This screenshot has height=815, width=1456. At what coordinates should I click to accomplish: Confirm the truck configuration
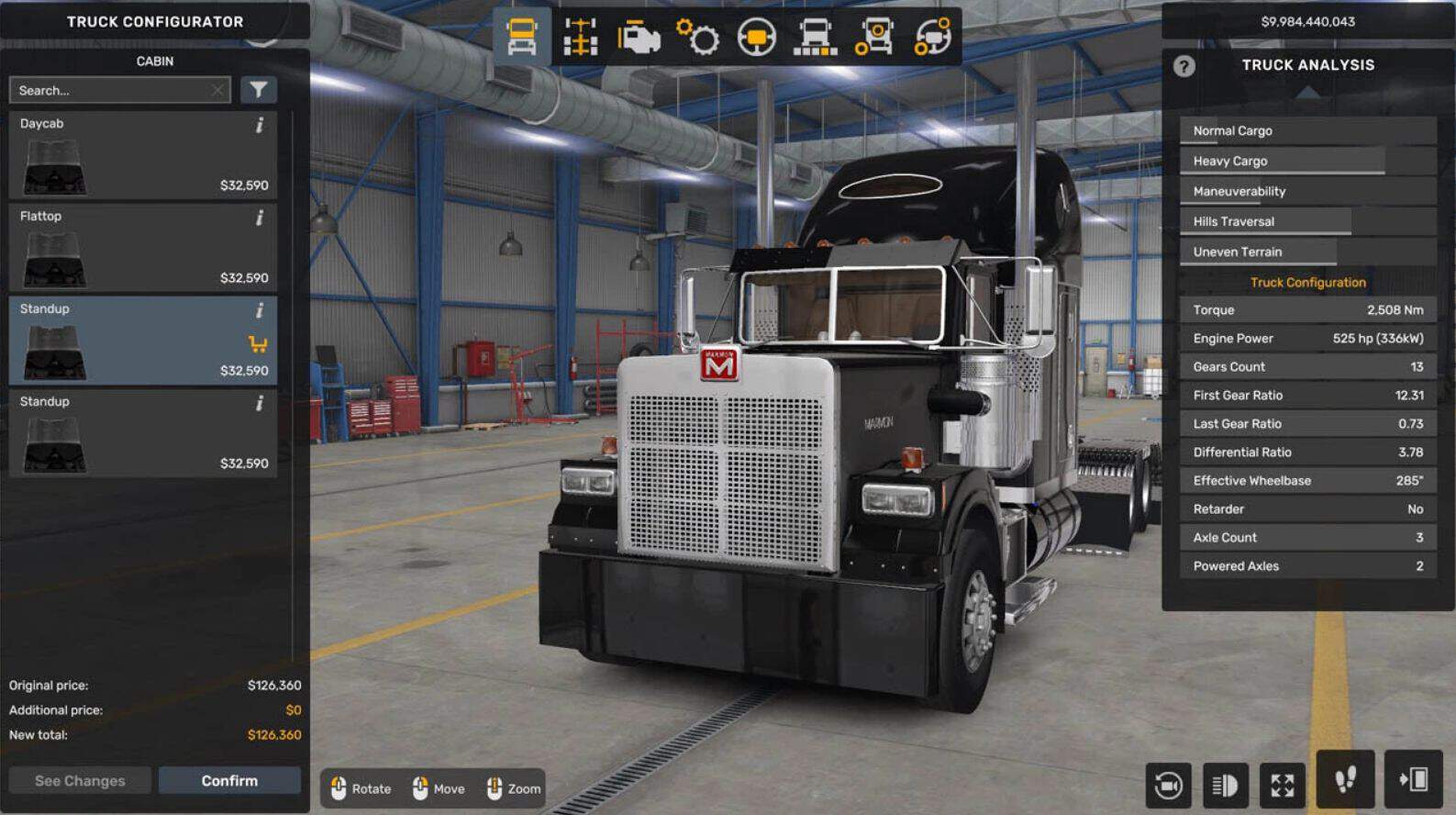tap(229, 780)
